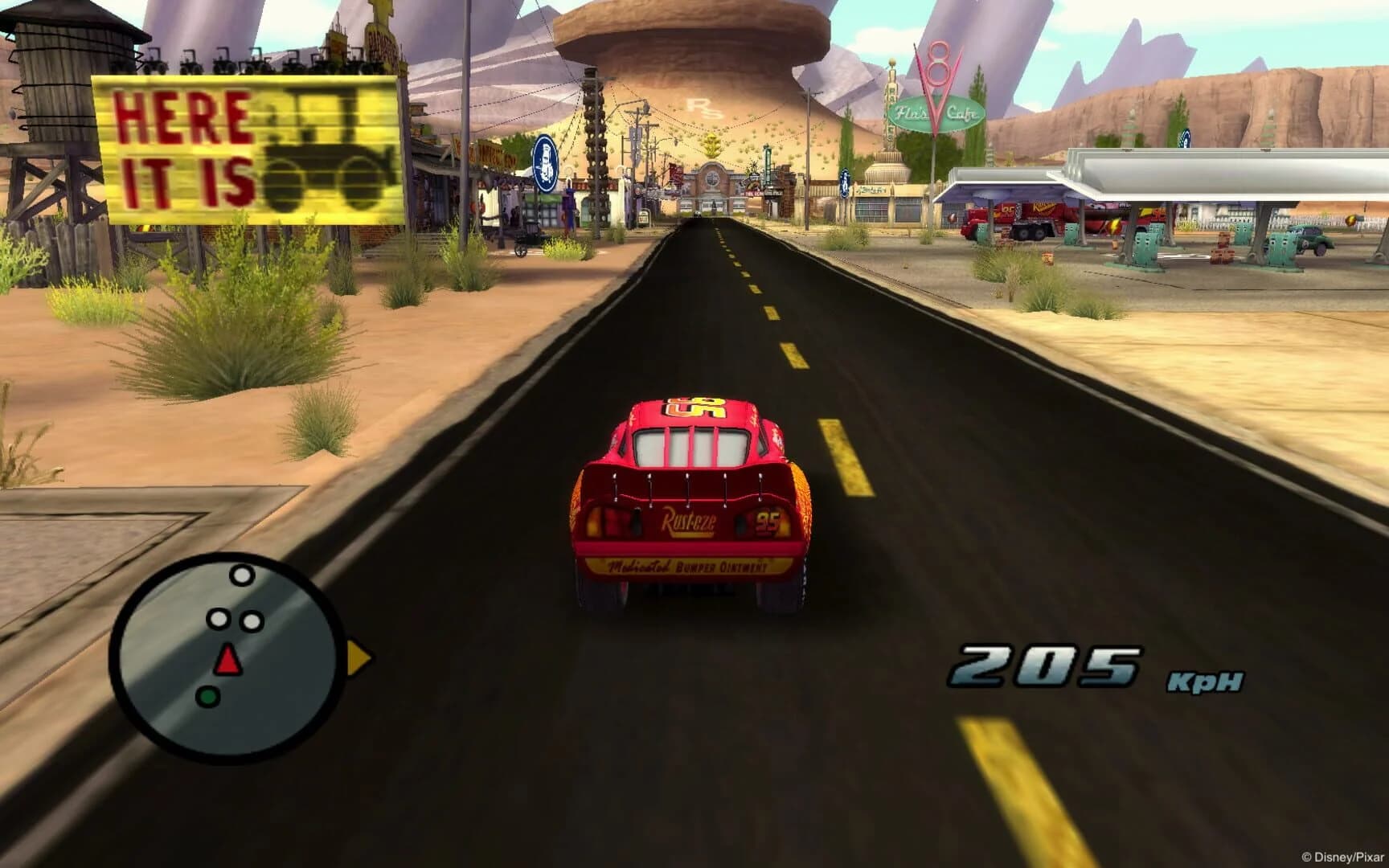
Task: Click the yellow waypoint triangle beside the minimap
Action: [354, 655]
